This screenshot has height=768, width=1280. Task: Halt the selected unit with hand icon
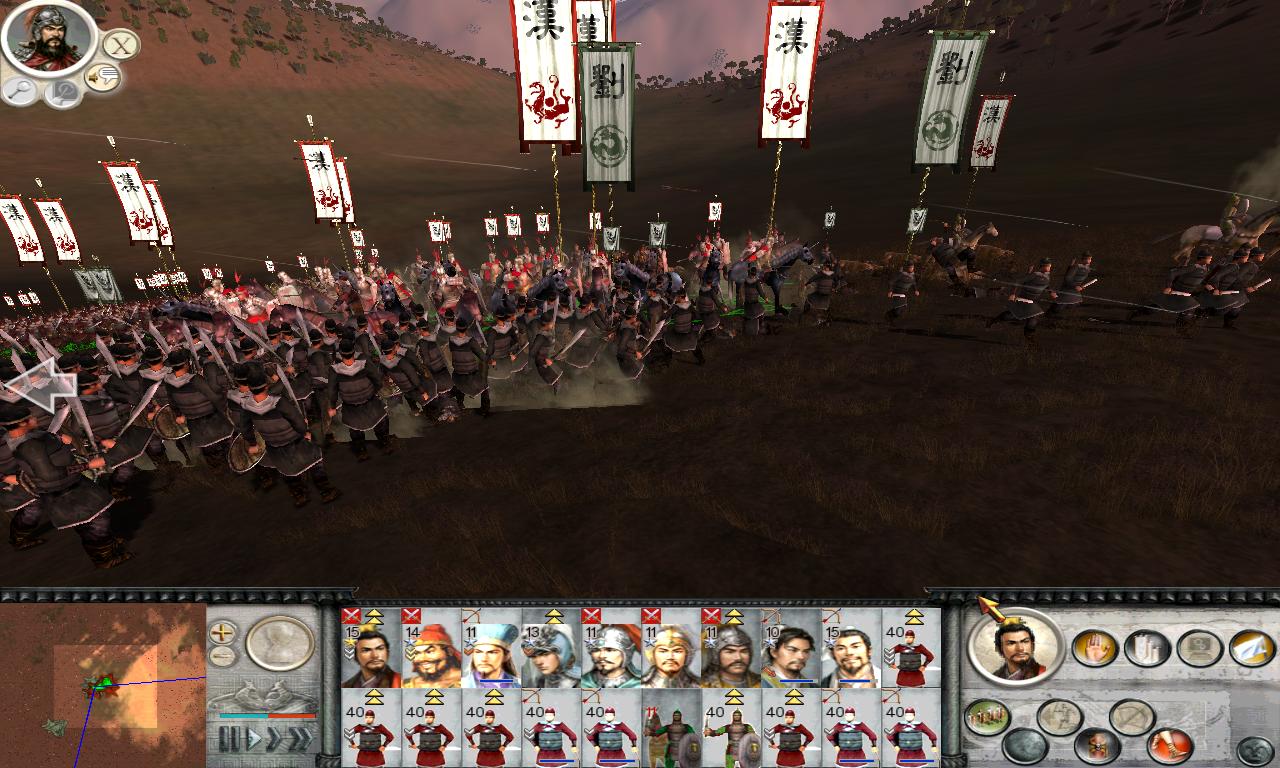point(1094,647)
